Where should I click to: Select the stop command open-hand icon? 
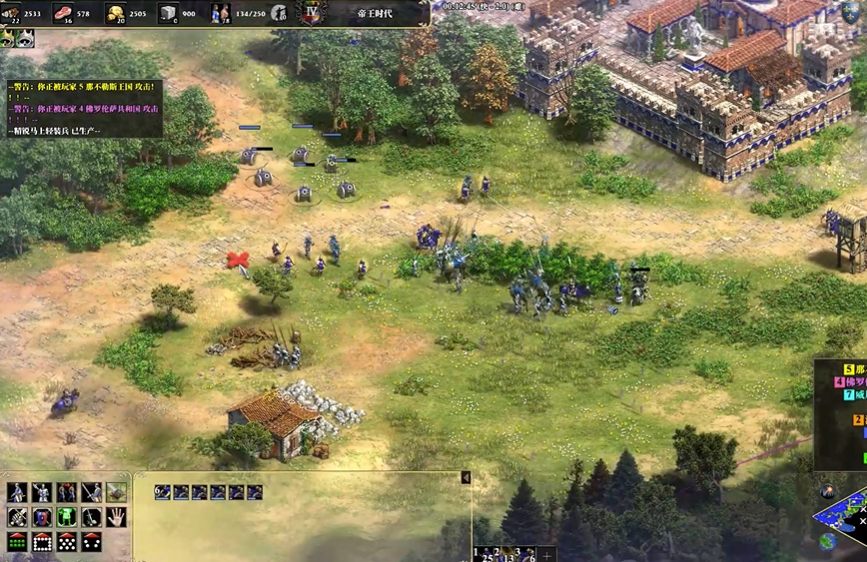tap(116, 517)
